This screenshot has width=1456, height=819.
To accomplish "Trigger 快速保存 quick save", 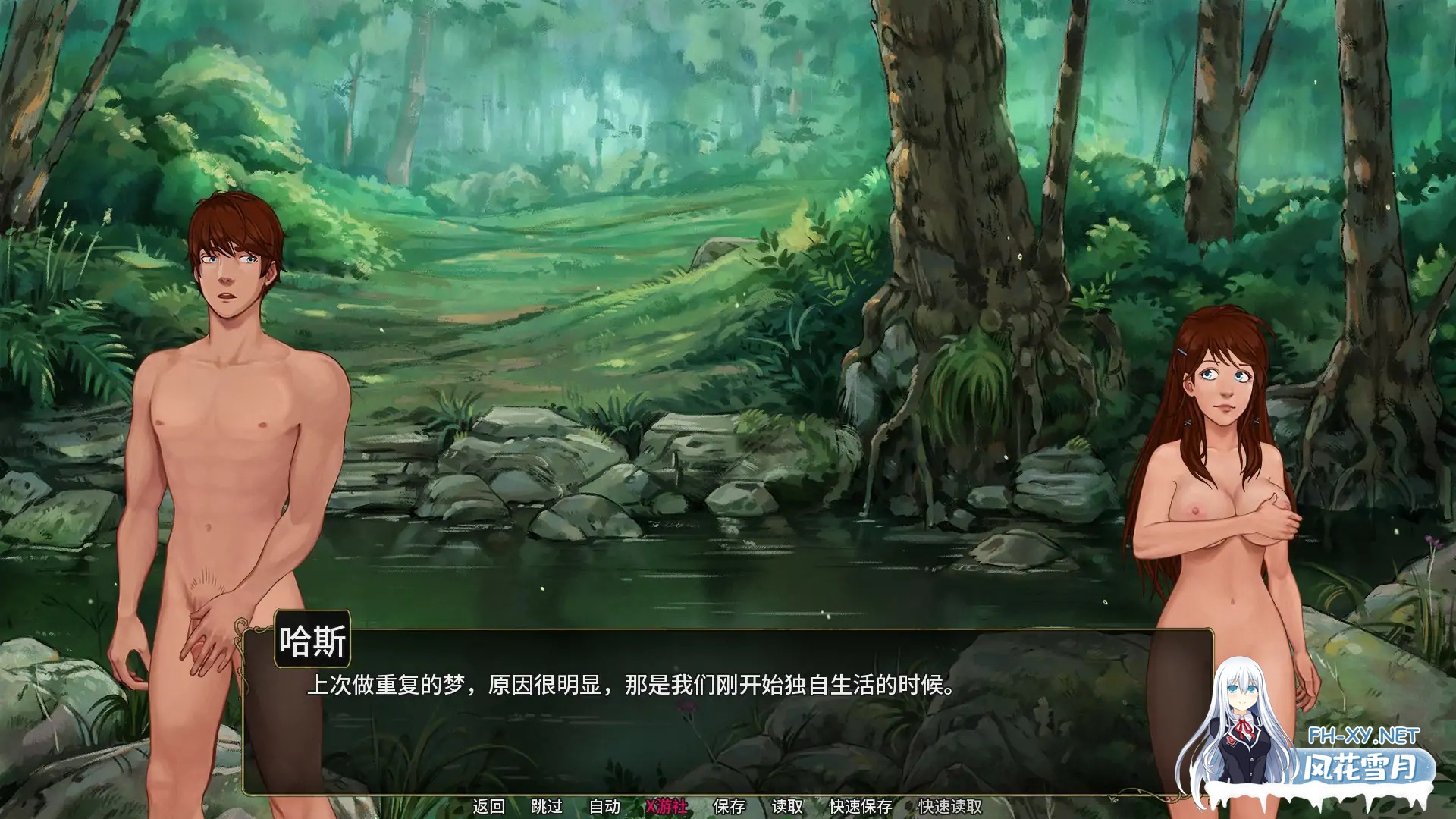I will [859, 806].
